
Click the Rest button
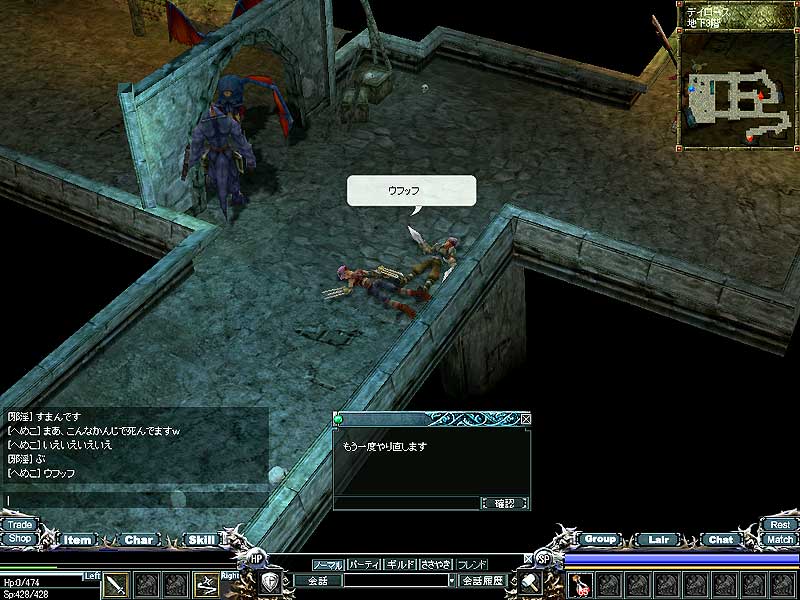point(780,524)
